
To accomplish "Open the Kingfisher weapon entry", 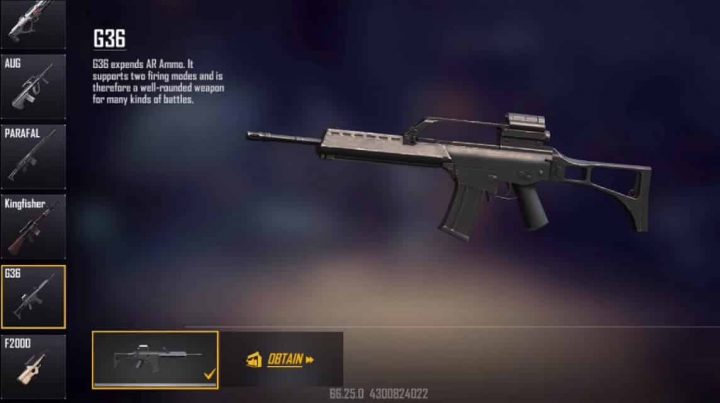I will 32,227.
